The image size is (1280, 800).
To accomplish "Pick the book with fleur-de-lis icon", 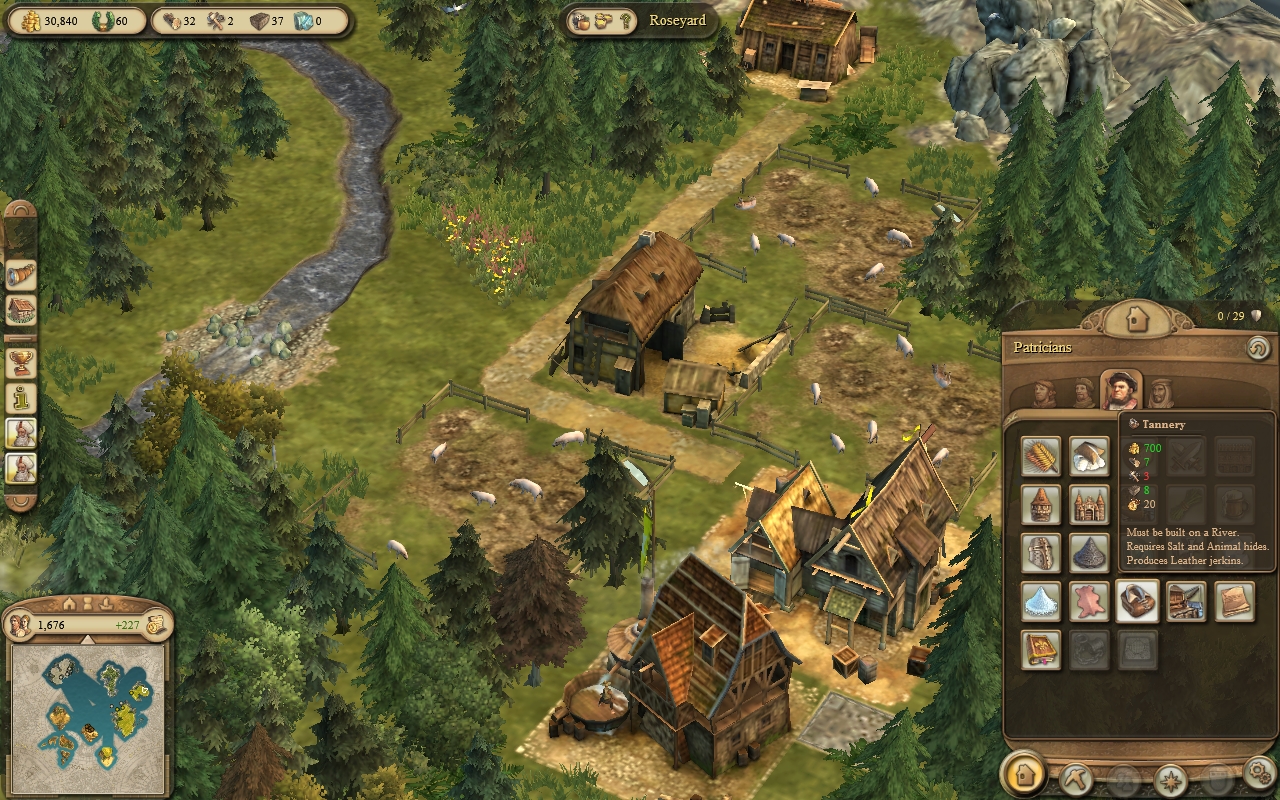I will tap(1041, 649).
